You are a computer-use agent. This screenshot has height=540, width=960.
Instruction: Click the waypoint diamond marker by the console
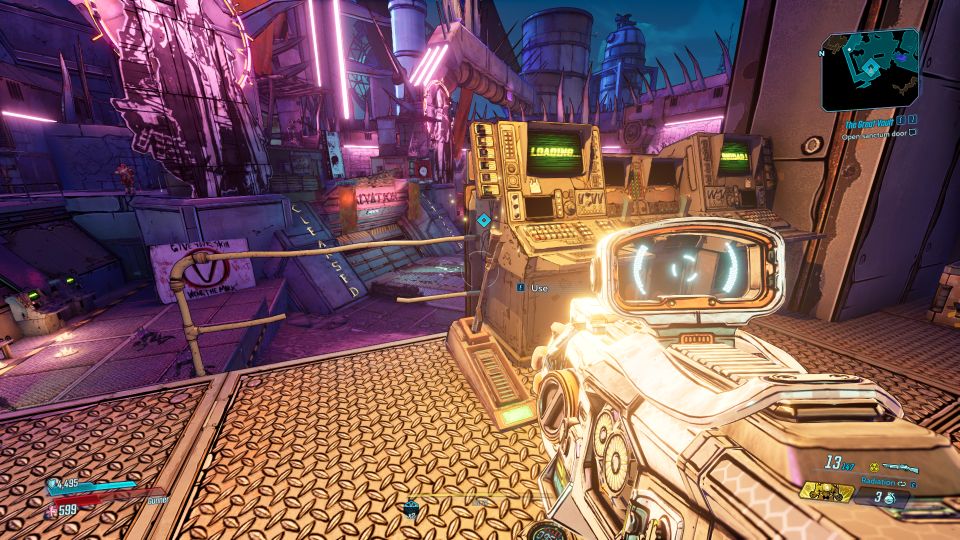click(x=484, y=220)
